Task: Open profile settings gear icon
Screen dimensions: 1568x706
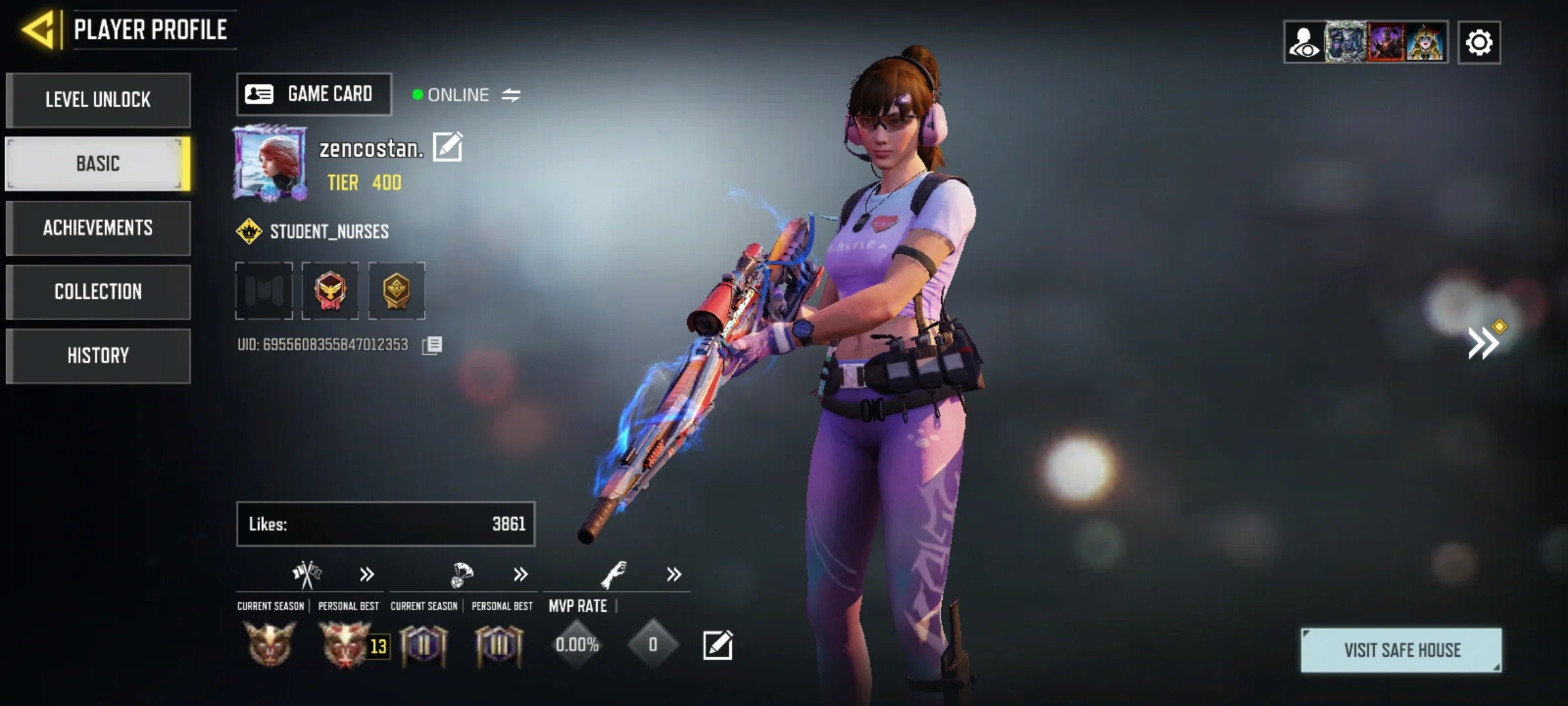Action: click(1479, 43)
